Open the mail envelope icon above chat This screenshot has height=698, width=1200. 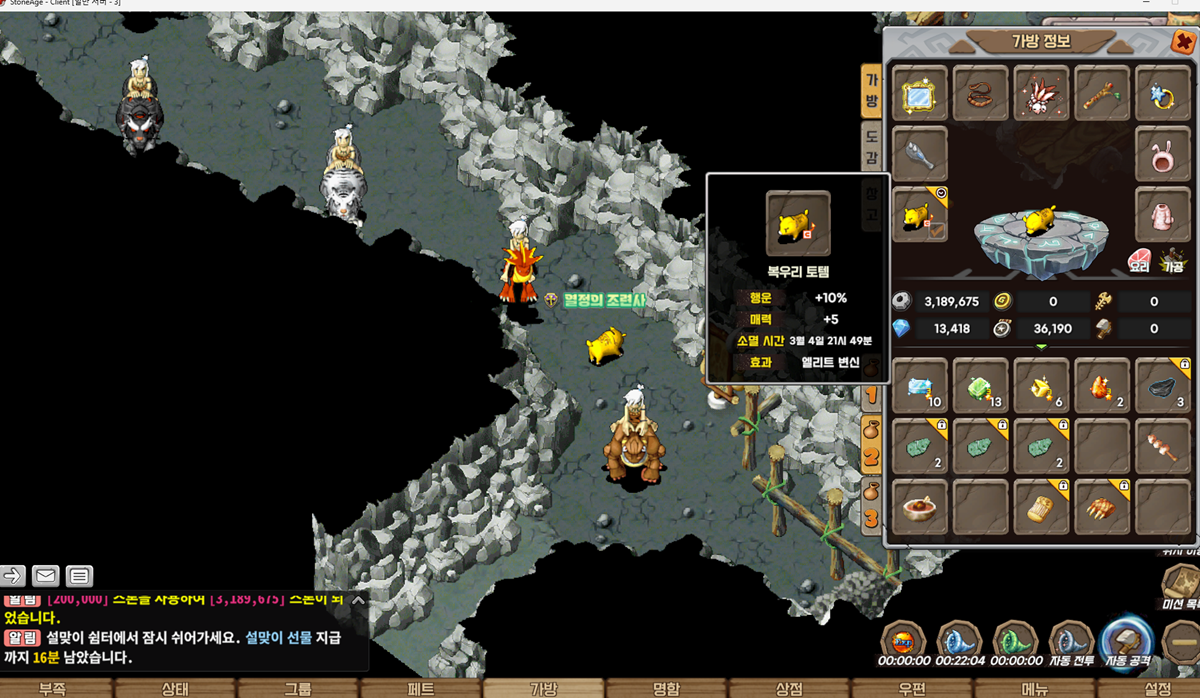(x=46, y=575)
